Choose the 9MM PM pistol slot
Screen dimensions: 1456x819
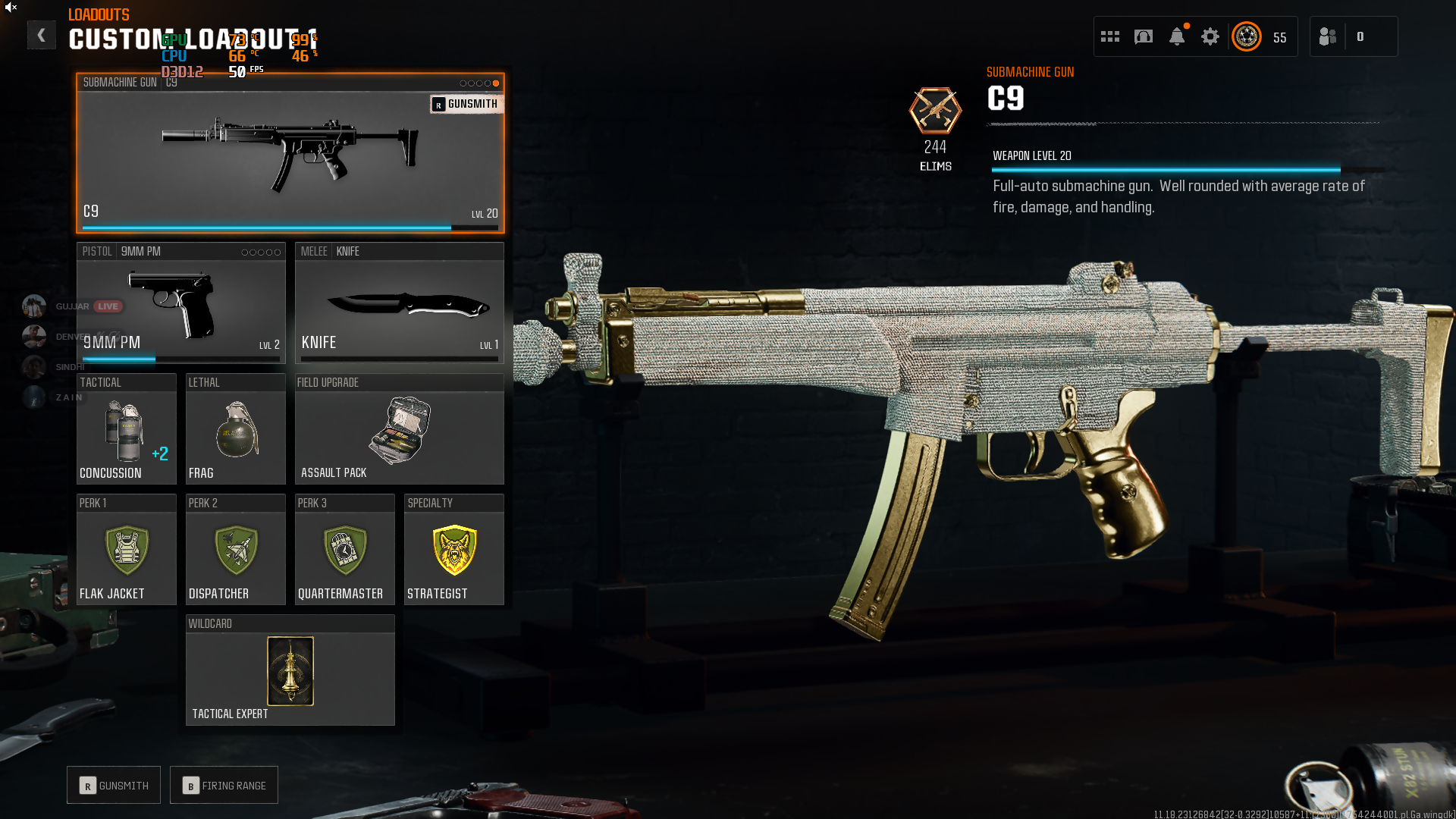[180, 303]
